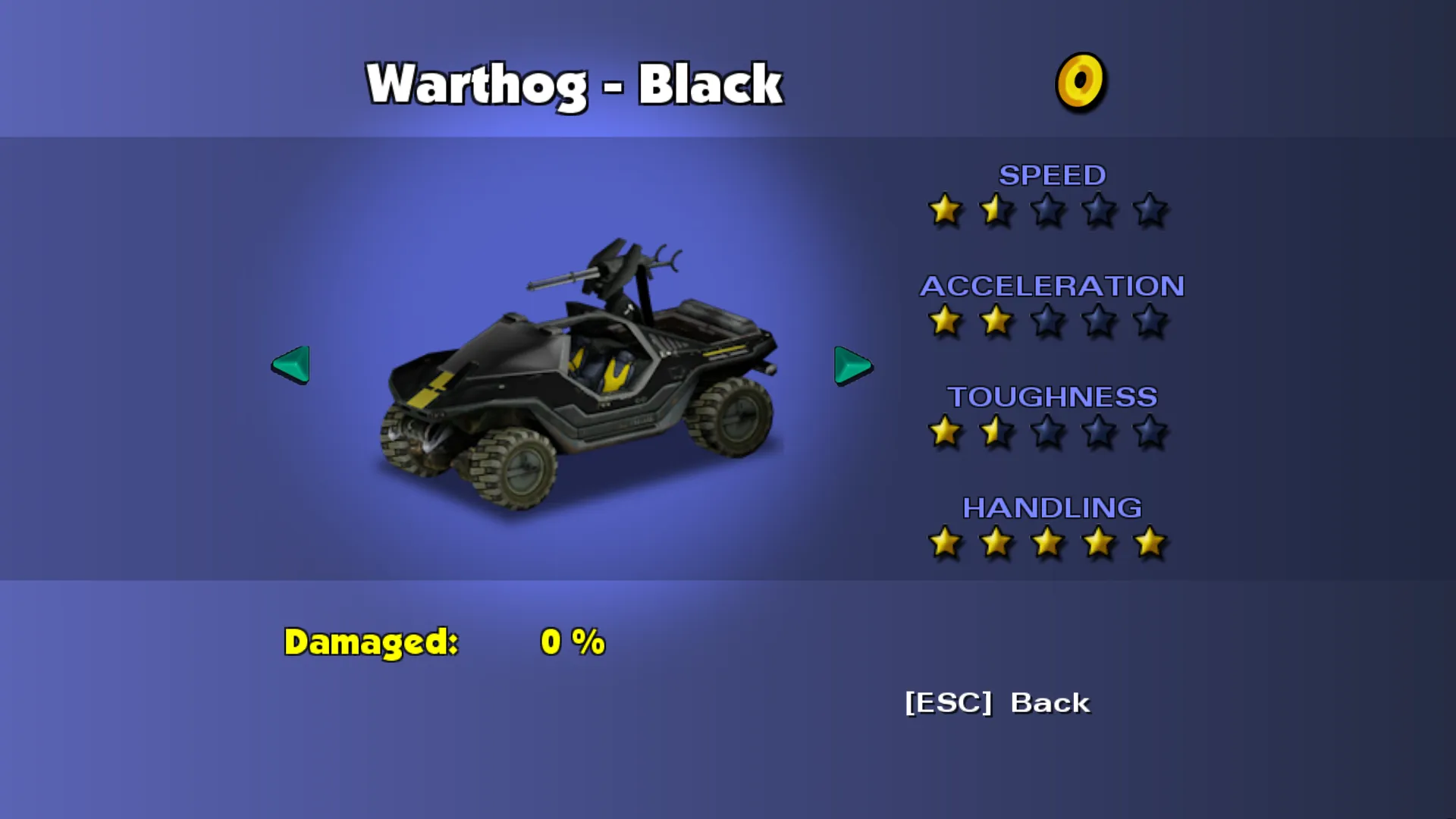Click the half-filled Toughness star
This screenshot has width=1456, height=819.
click(996, 432)
